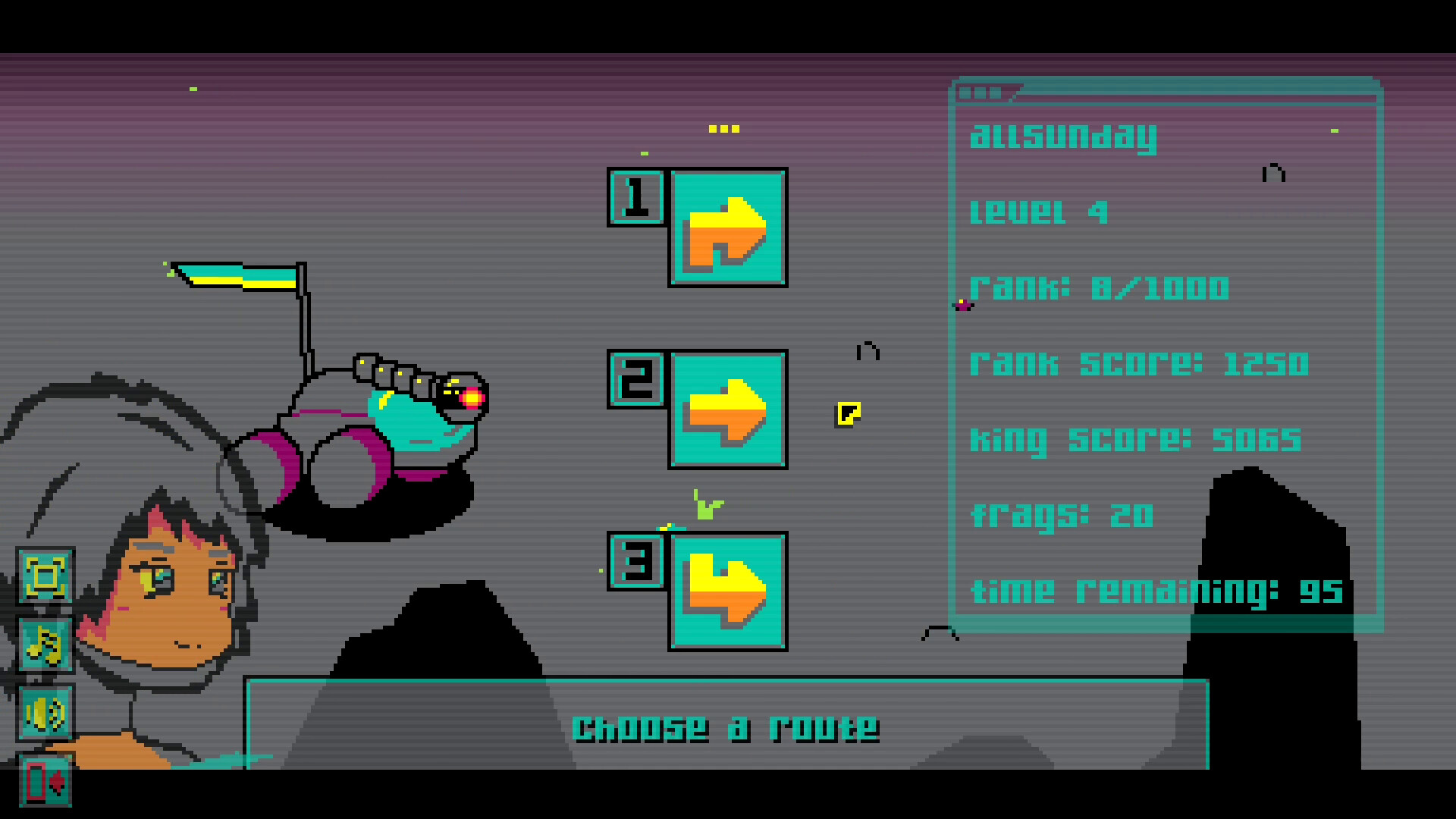Click the 'king score: 5065' text
This screenshot has width=1456, height=819.
pos(1135,438)
